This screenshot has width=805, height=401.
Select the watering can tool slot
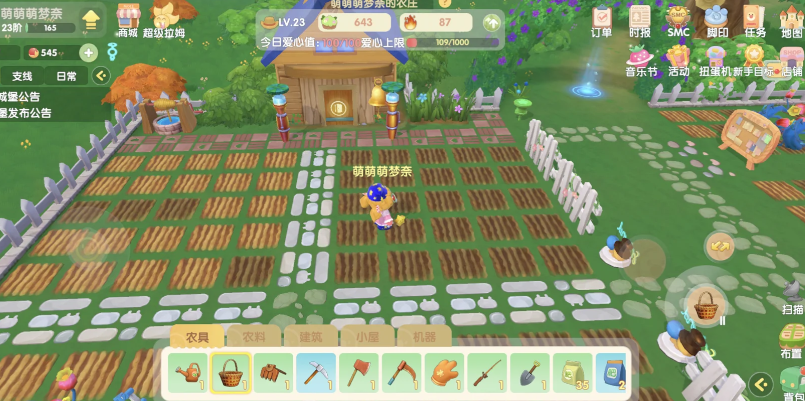[x=188, y=373]
